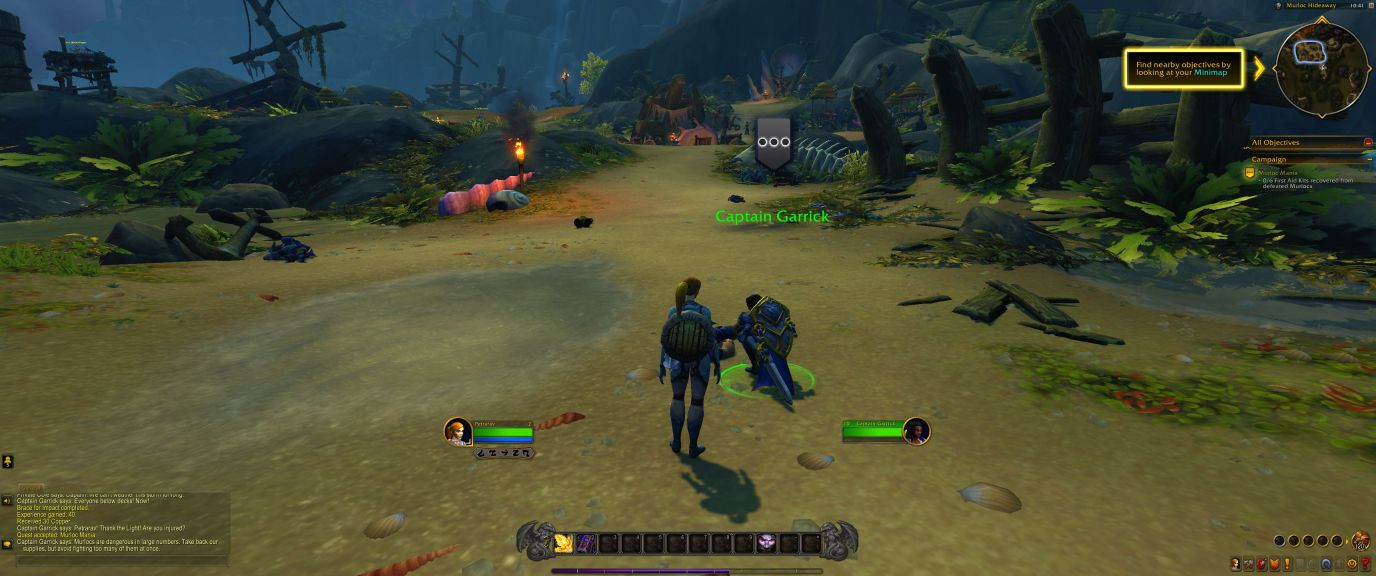The image size is (1376, 576).
Task: Open the quest log exclamation mark button
Action: pyautogui.click(x=1287, y=565)
